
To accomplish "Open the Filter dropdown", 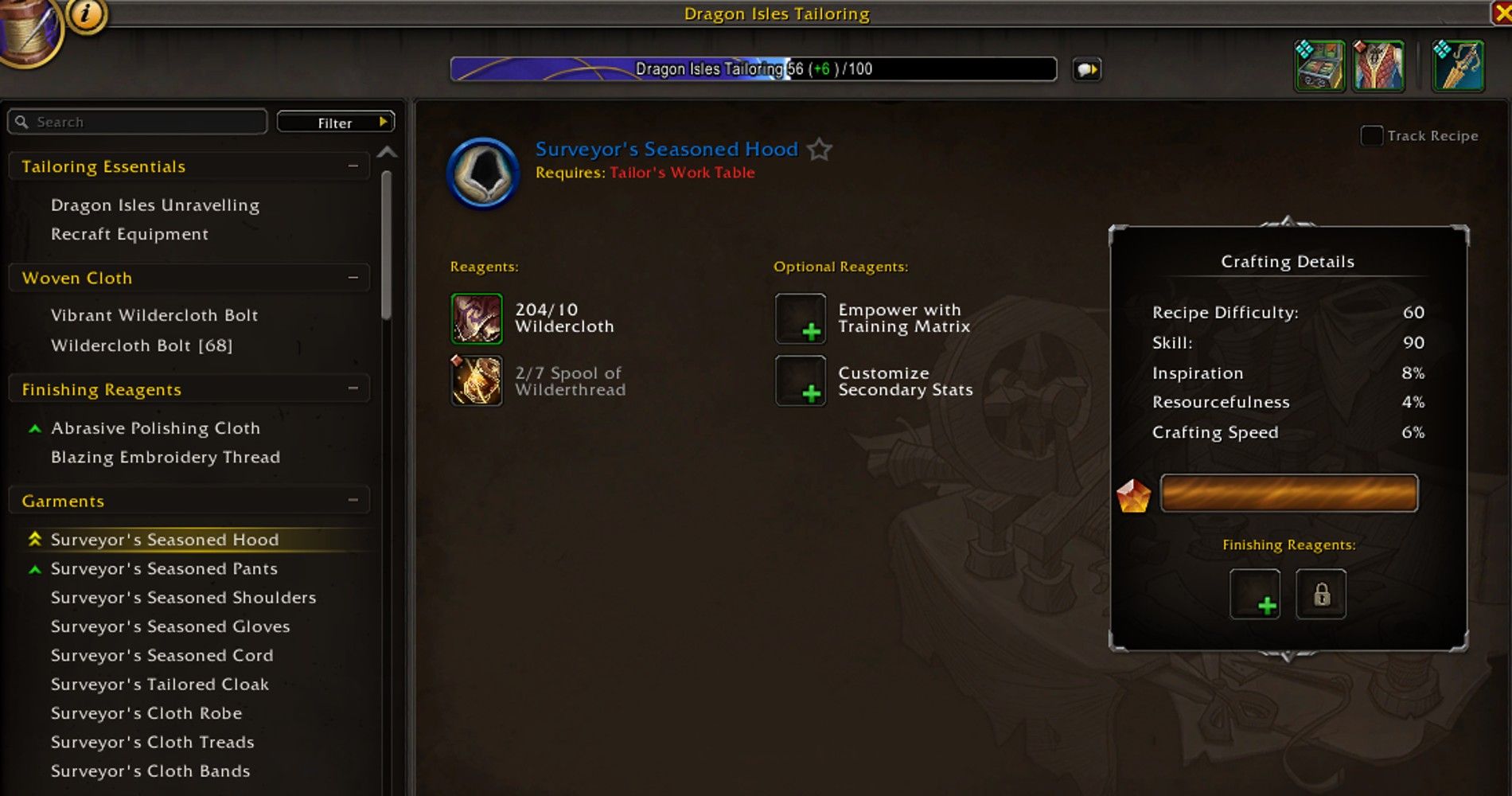I will point(334,122).
